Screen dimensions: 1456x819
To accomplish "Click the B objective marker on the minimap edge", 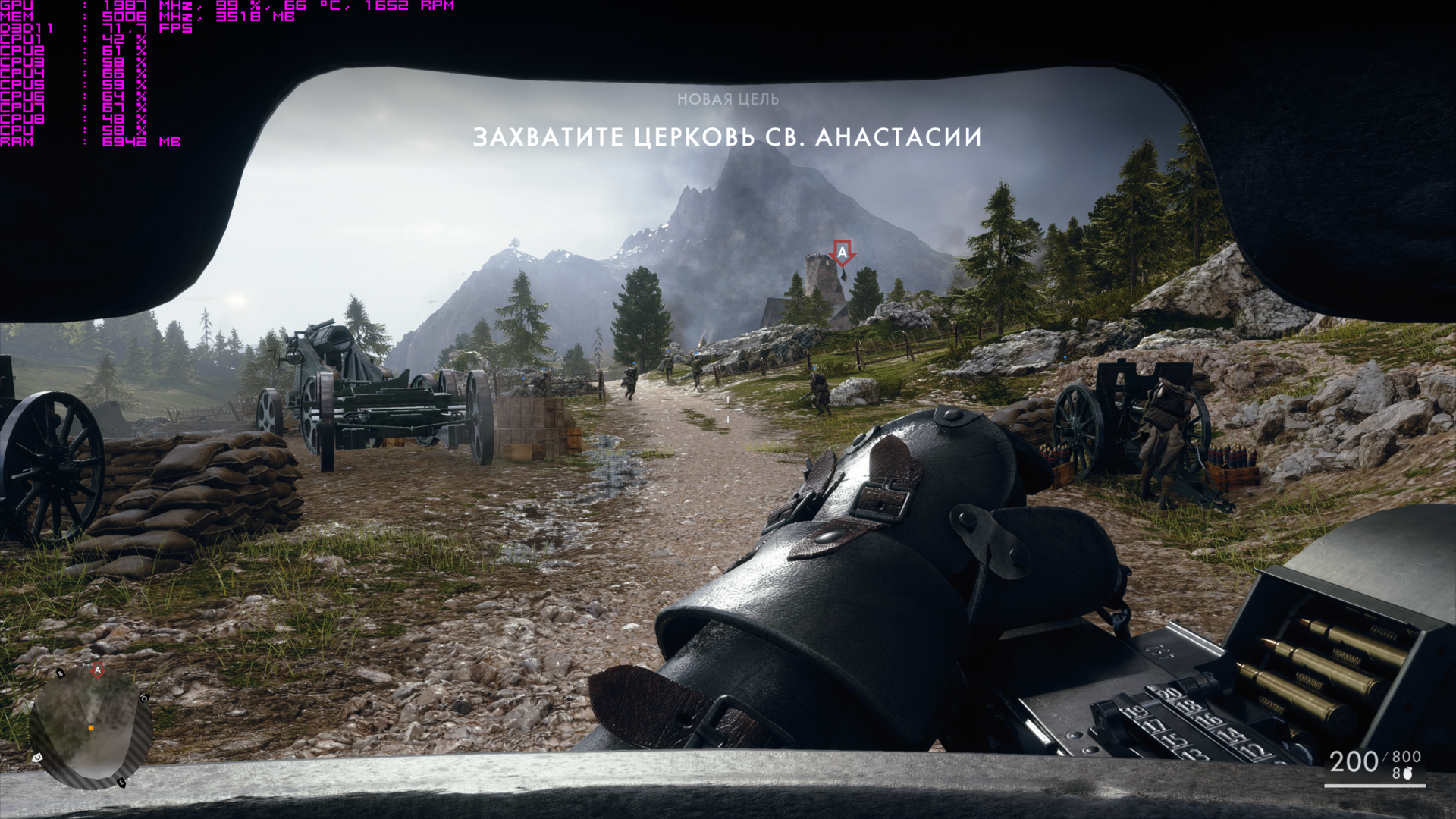I will [x=60, y=673].
